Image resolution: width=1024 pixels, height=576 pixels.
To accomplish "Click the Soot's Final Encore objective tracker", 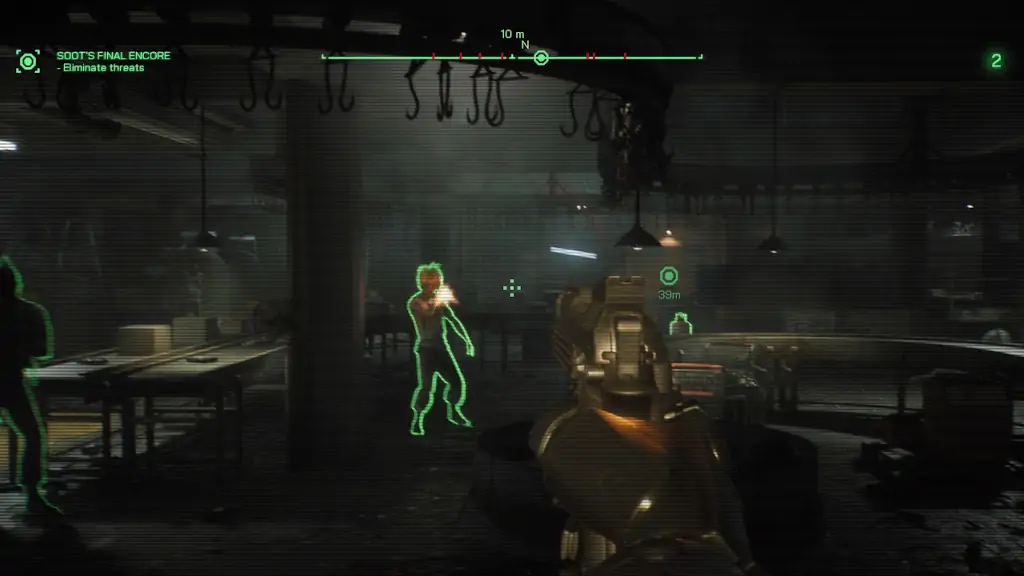I will coord(113,61).
